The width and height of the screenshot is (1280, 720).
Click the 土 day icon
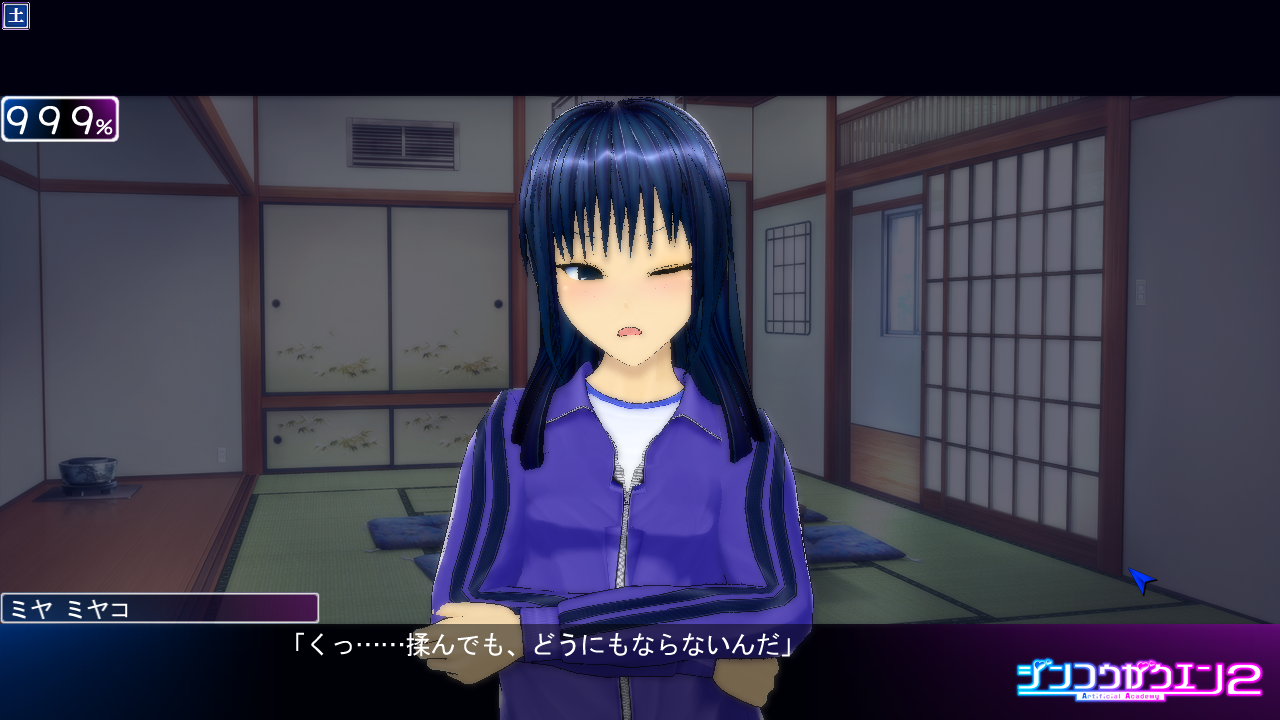(15, 16)
